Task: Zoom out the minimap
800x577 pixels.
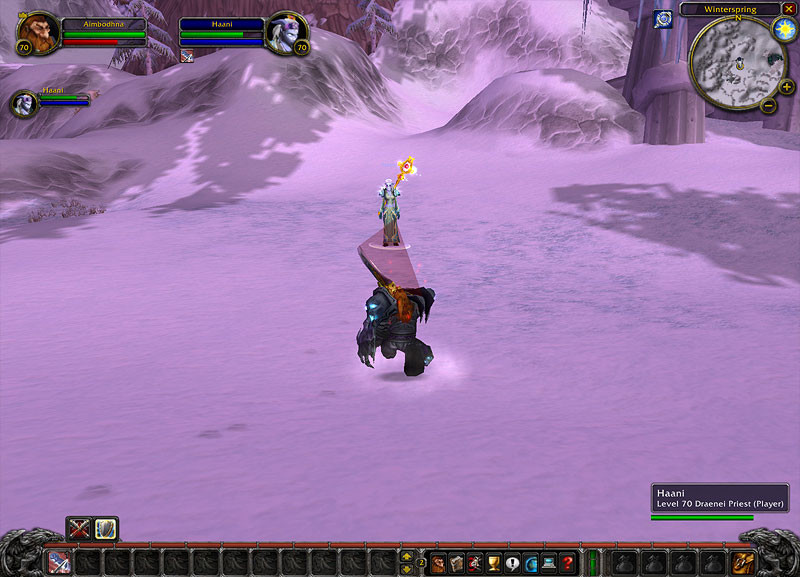Action: [x=768, y=106]
